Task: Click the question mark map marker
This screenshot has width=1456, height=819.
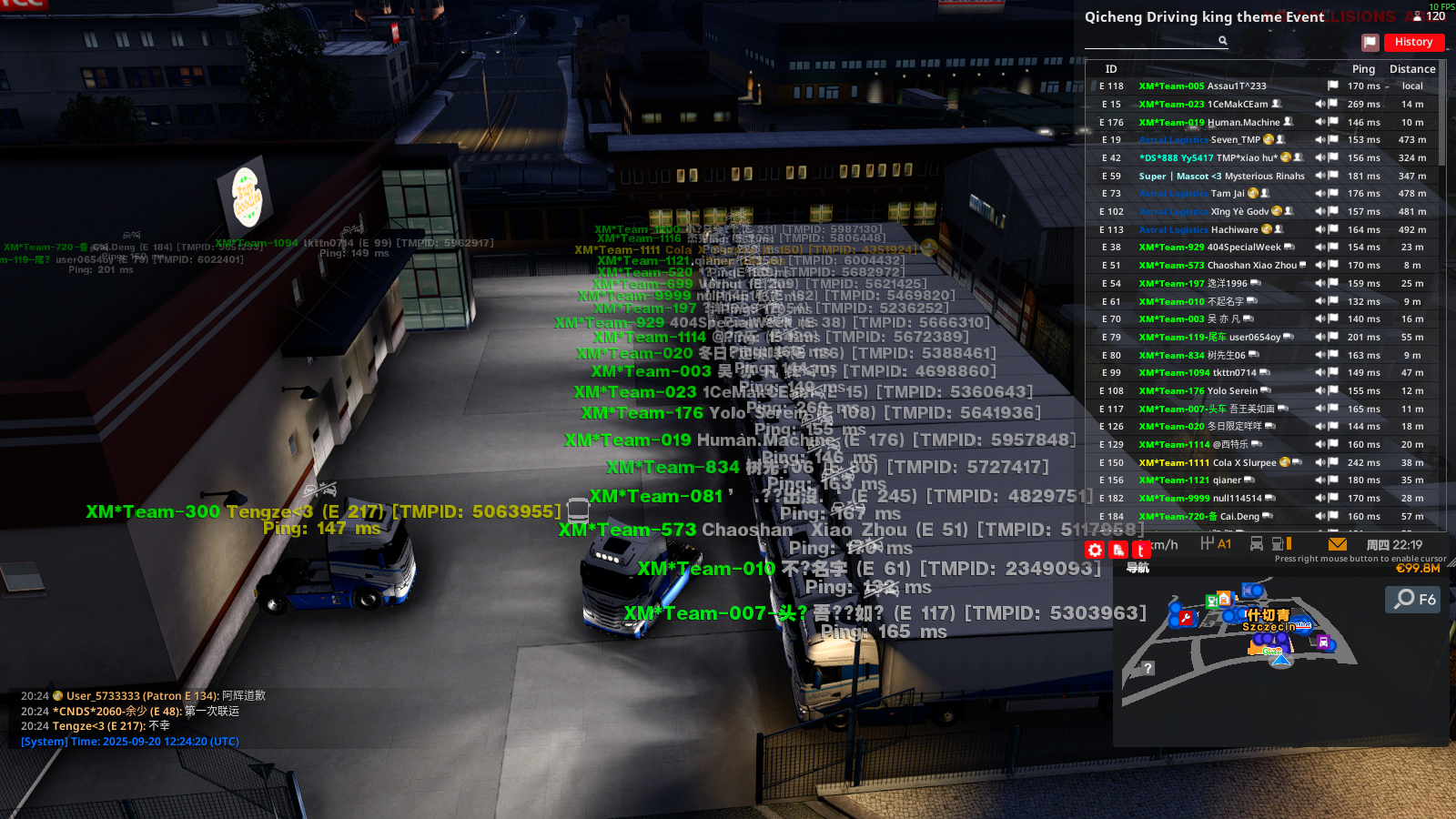Action: (1148, 668)
